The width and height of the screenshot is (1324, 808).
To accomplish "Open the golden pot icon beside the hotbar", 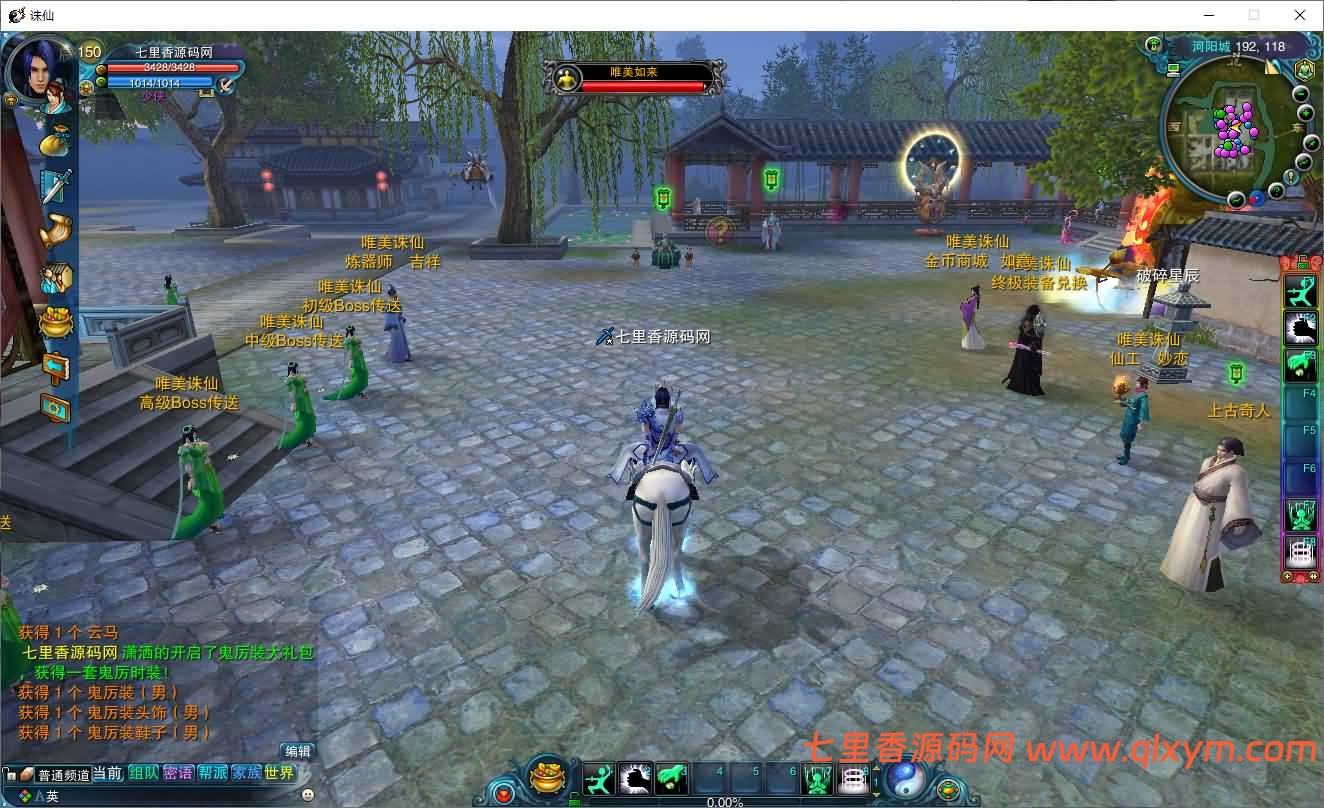I will (x=547, y=779).
